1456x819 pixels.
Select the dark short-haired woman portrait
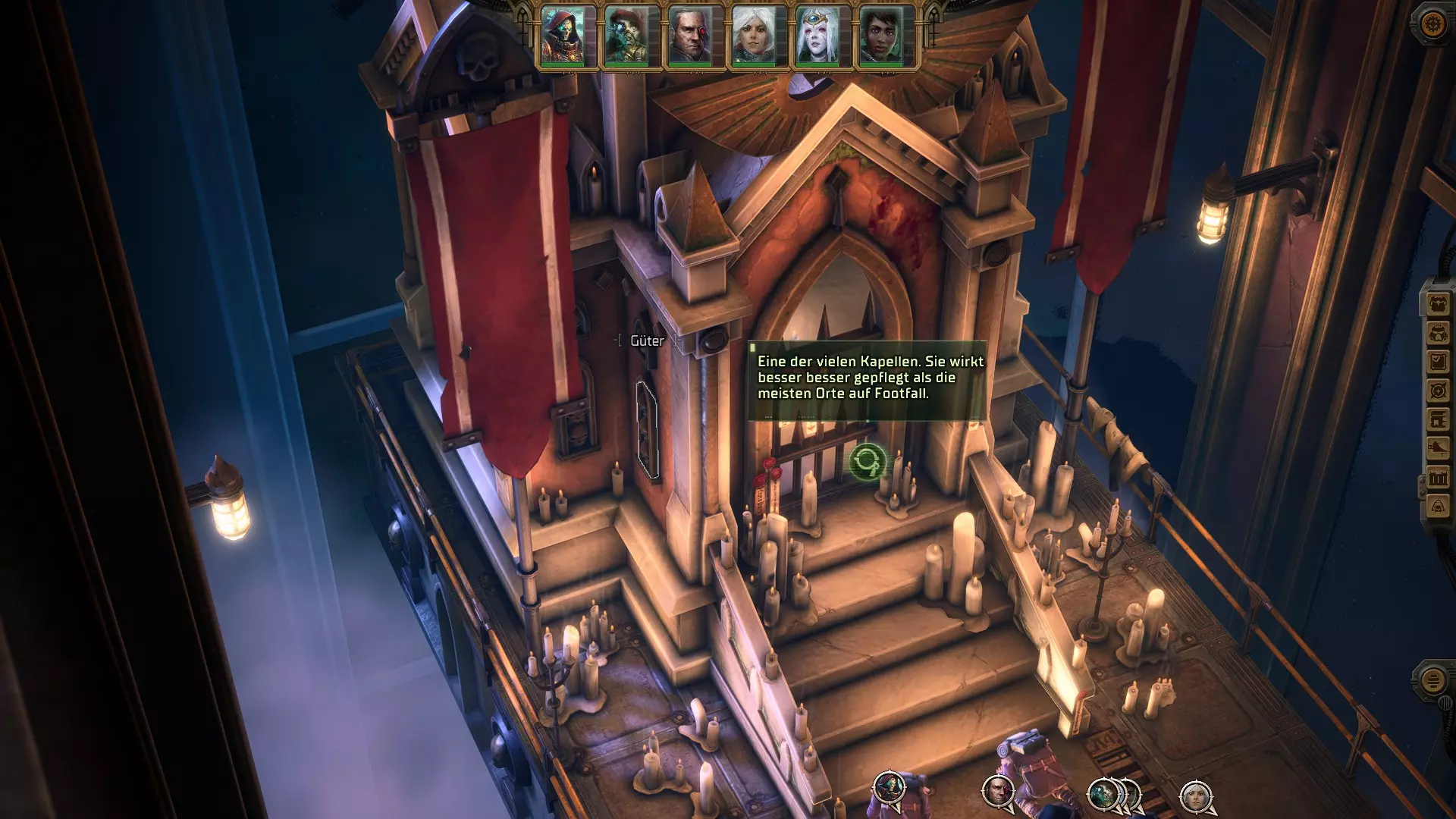pos(882,36)
